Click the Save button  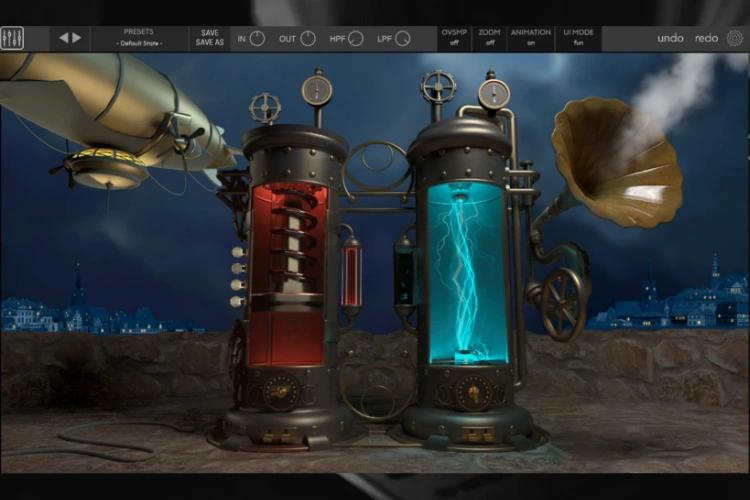(x=209, y=33)
